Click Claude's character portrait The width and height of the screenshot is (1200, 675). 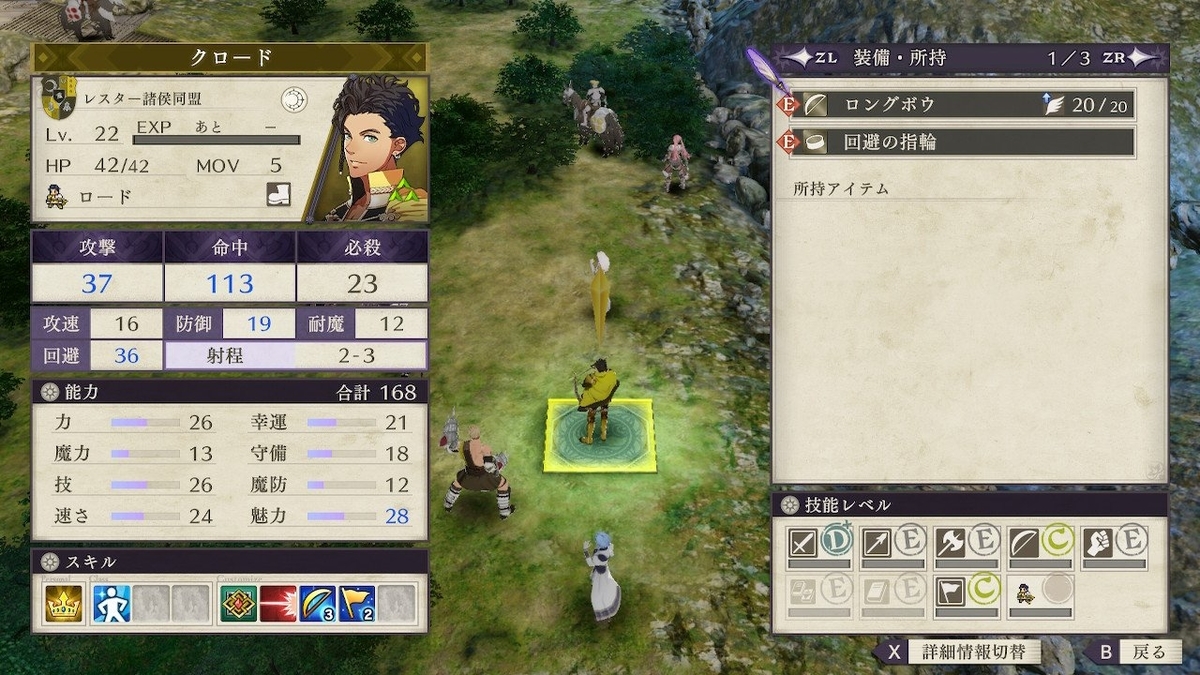click(x=366, y=148)
